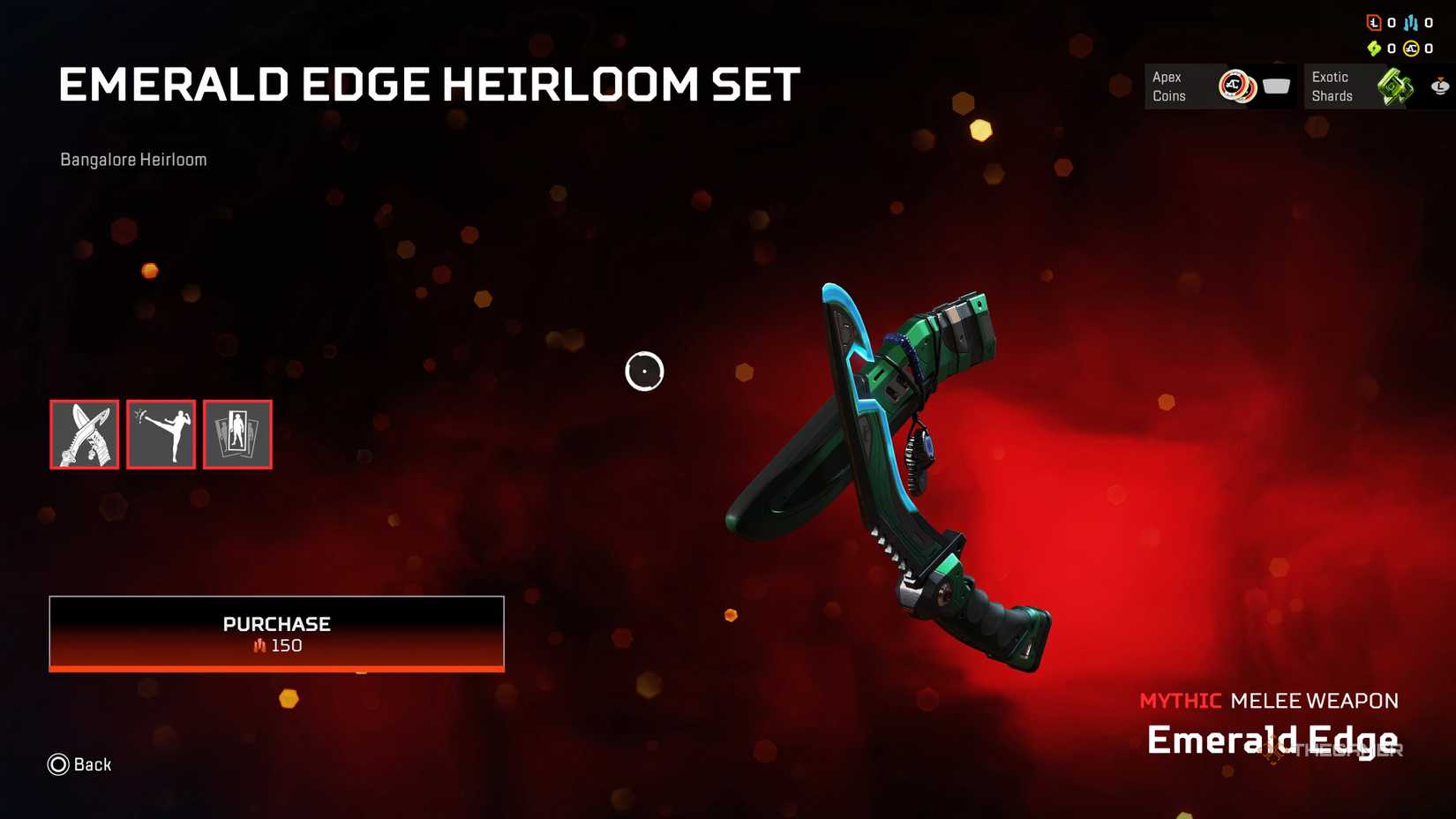This screenshot has width=1456, height=819.
Task: Click the Back button
Action: click(79, 764)
